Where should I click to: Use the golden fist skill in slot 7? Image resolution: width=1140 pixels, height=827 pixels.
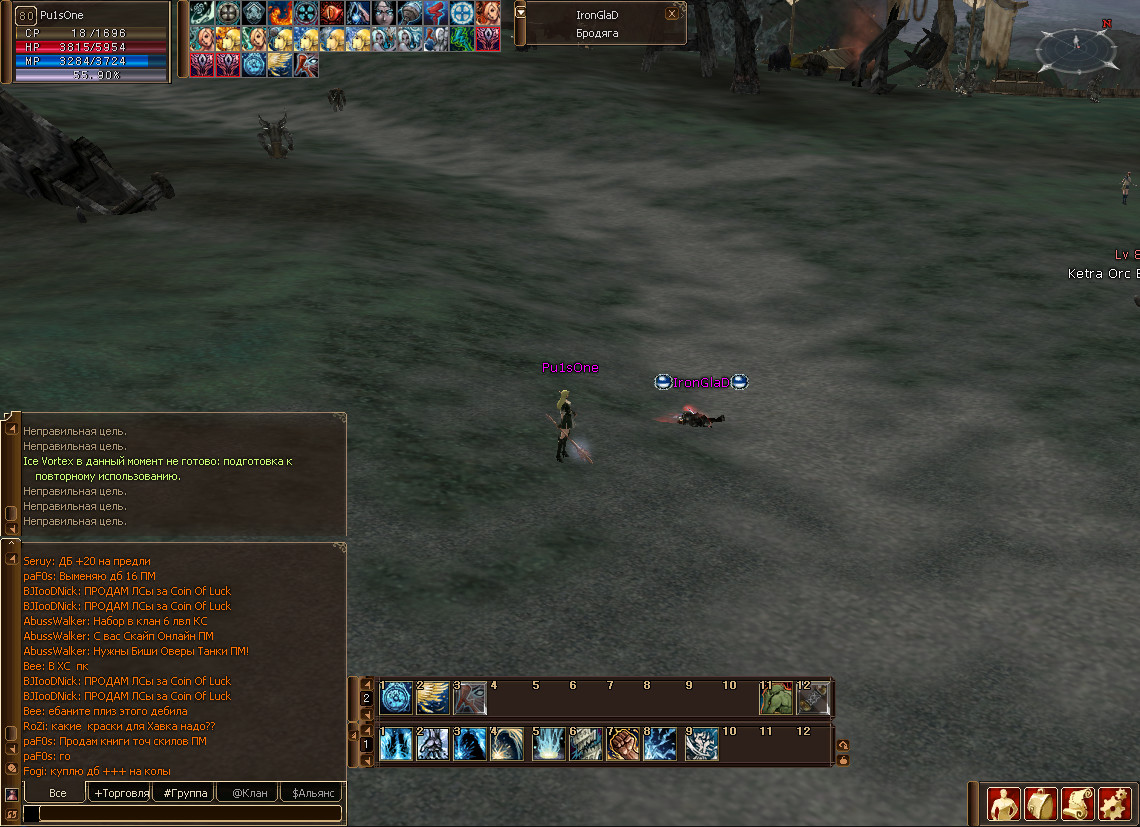pos(623,745)
